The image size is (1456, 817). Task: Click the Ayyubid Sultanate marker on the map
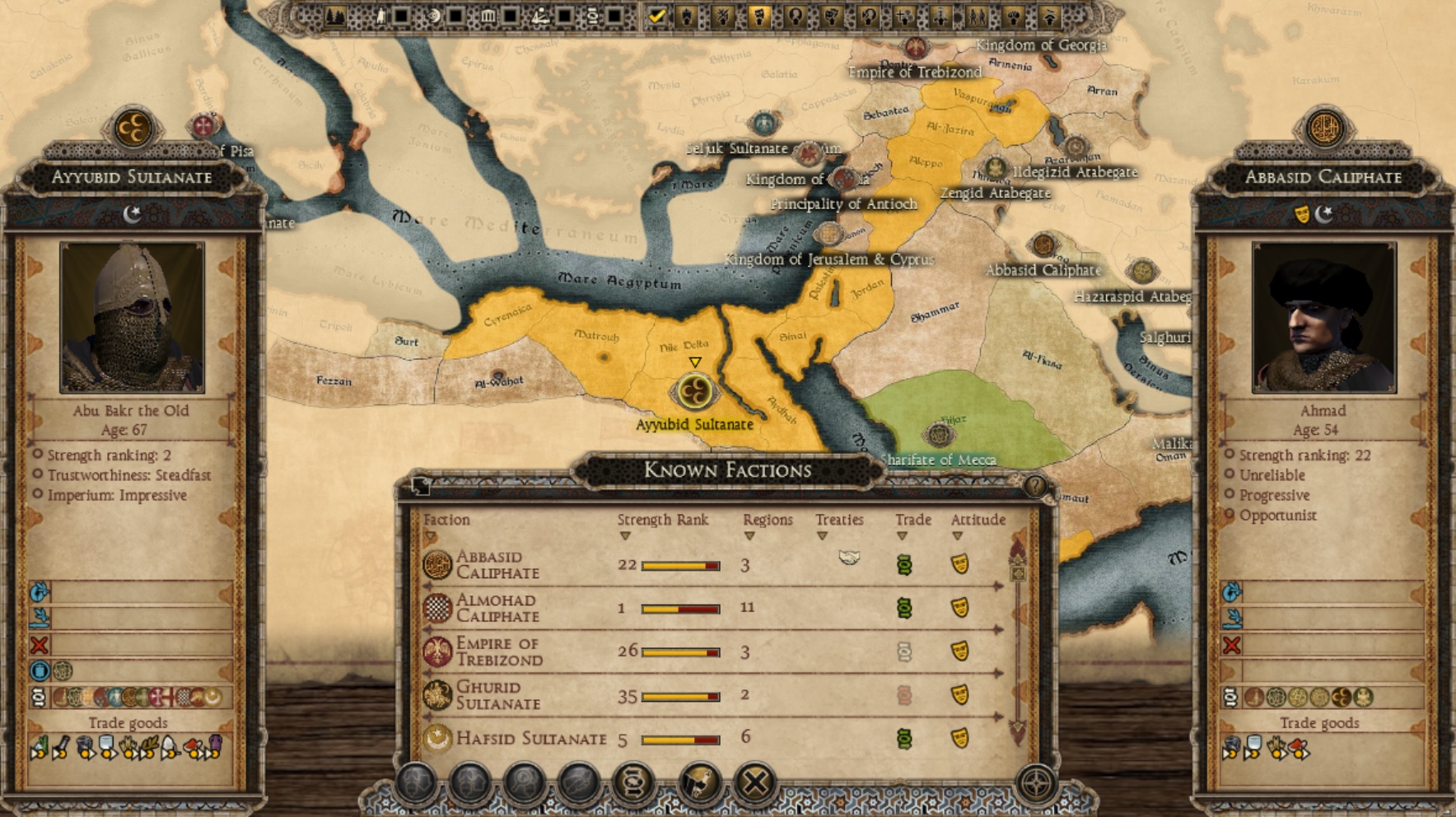coord(694,392)
